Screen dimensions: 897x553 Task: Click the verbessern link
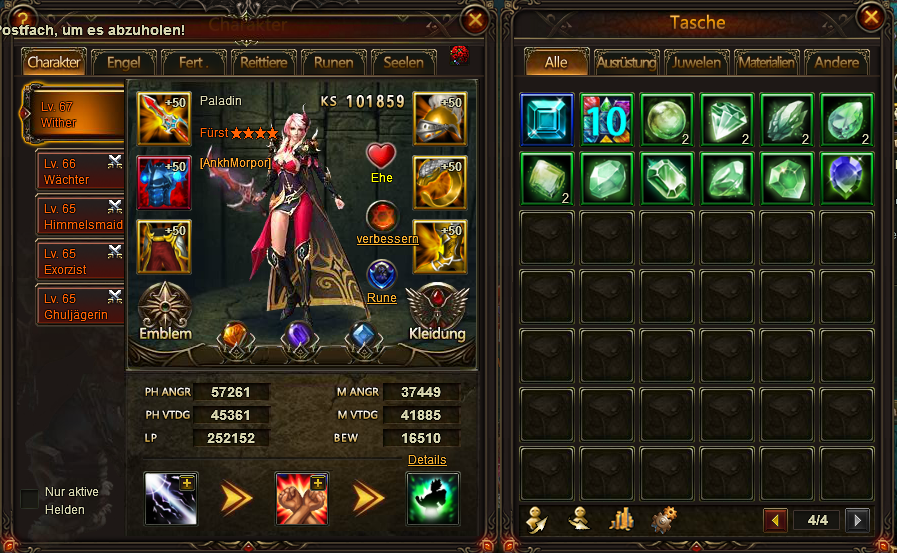point(387,239)
